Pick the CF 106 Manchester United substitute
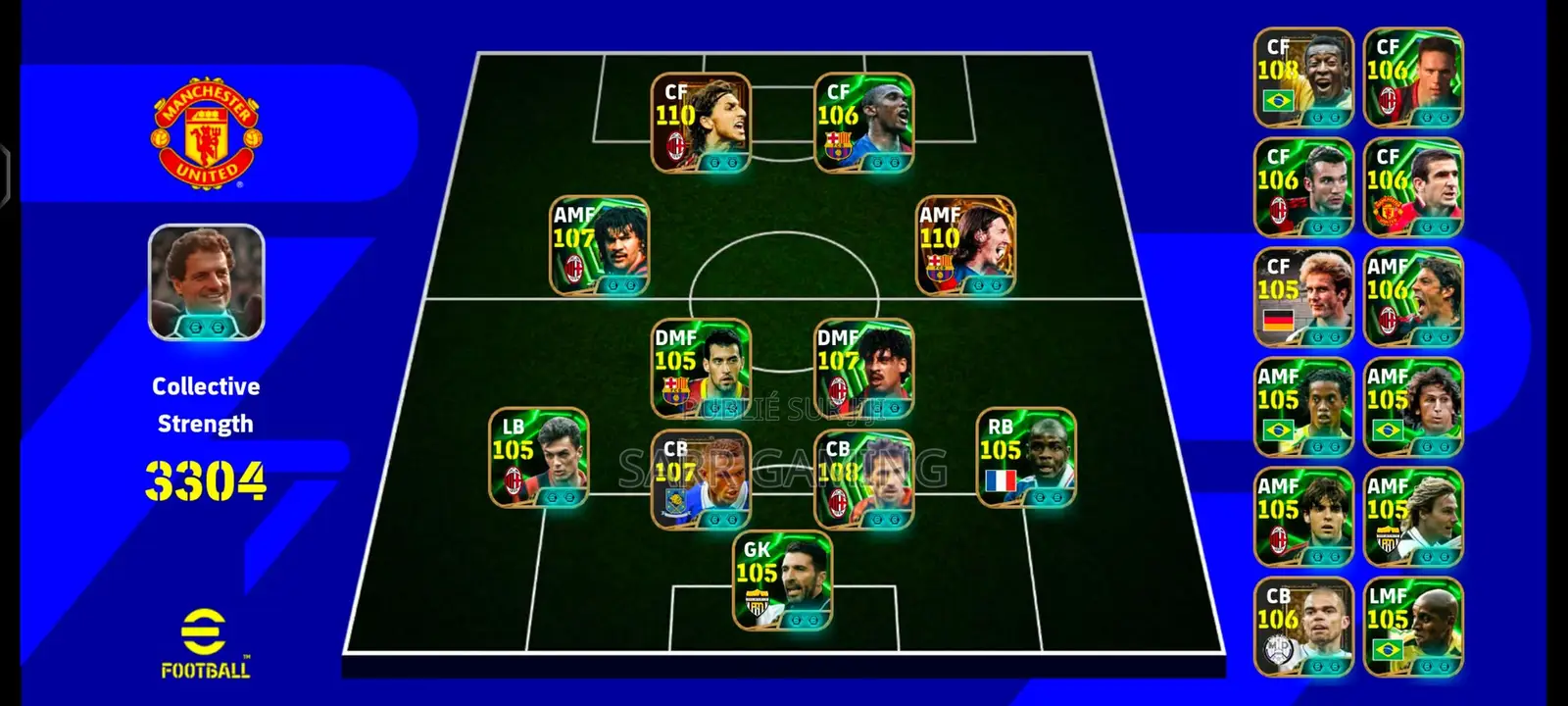 (1412, 187)
